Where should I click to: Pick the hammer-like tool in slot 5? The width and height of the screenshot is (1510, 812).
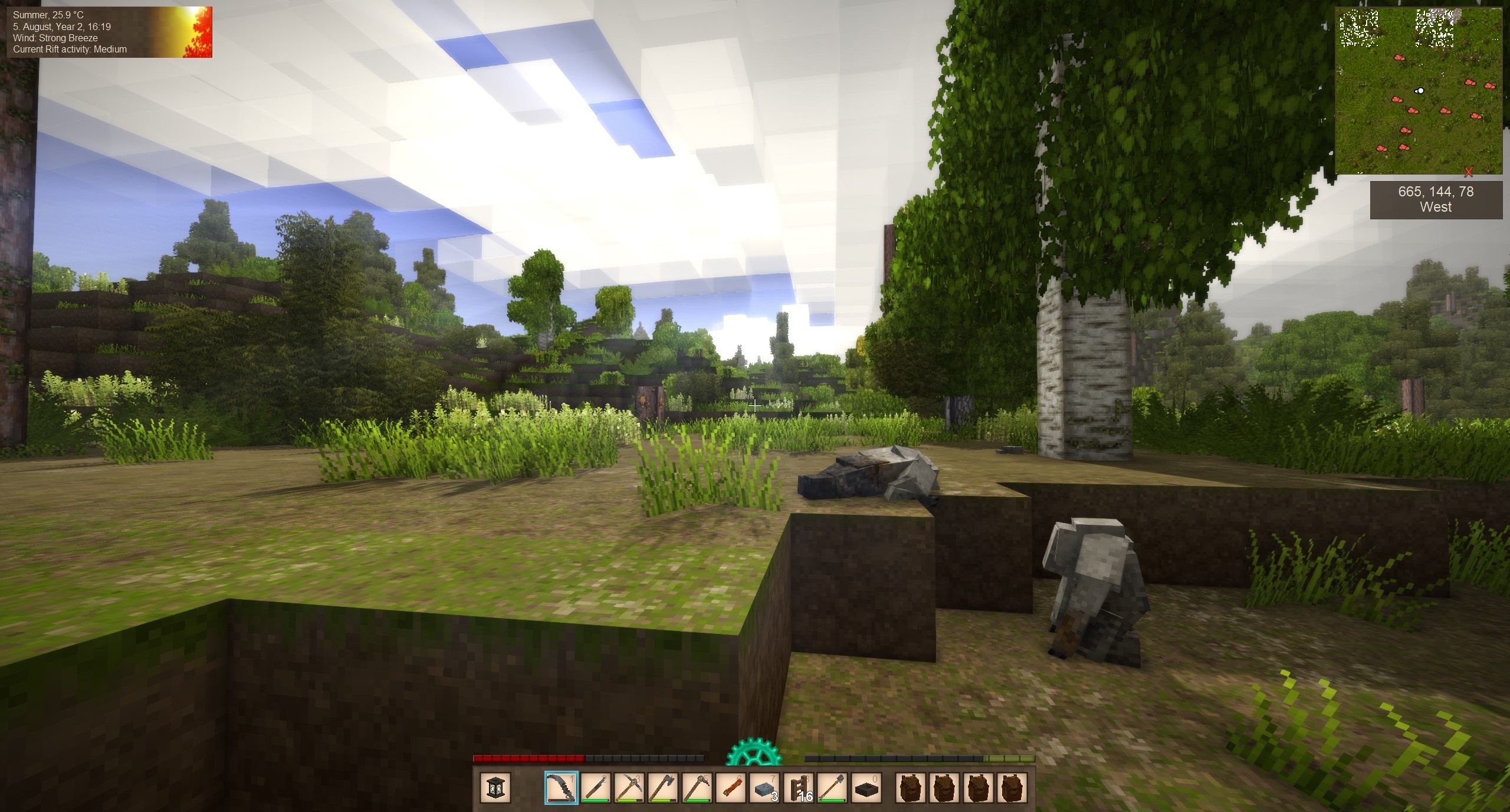click(x=697, y=788)
